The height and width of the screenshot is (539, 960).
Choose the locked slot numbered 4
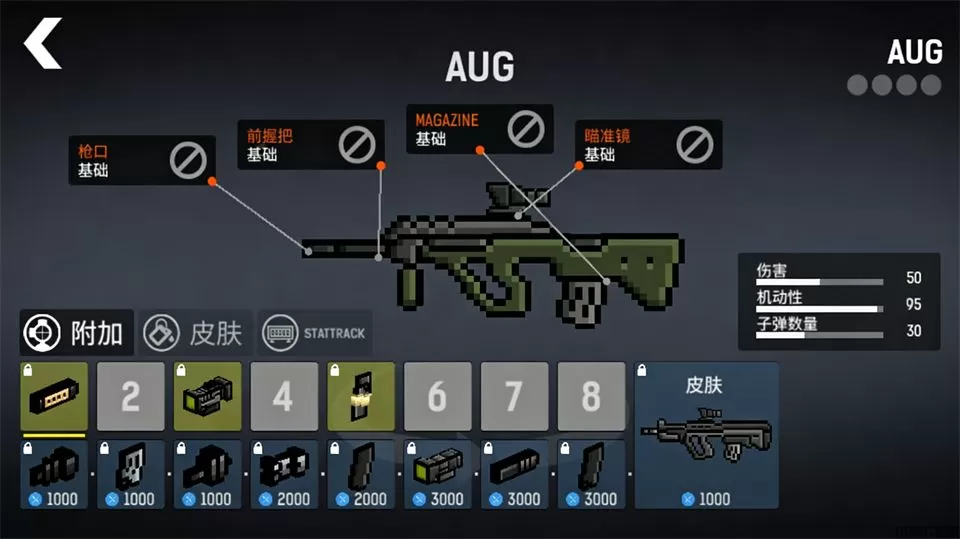coord(284,397)
